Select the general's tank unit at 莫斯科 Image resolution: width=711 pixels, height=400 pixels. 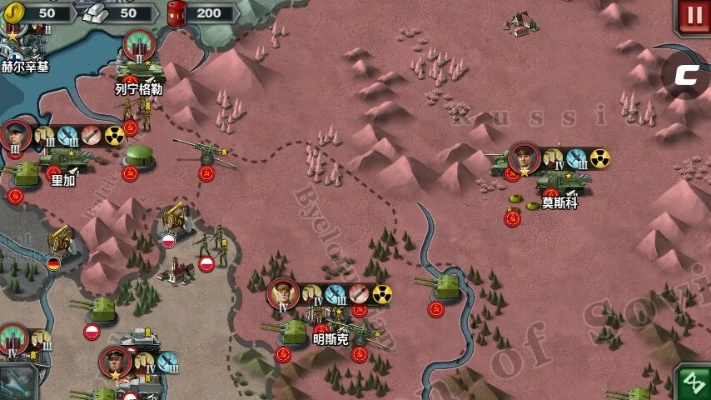pos(562,180)
